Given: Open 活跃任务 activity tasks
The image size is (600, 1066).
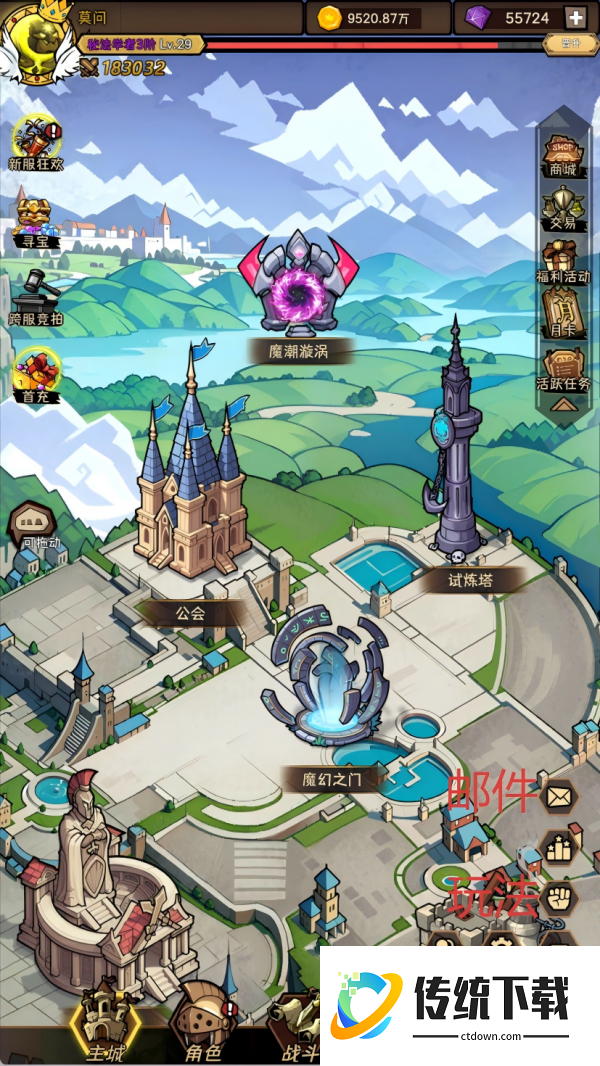Looking at the screenshot, I should click(565, 367).
